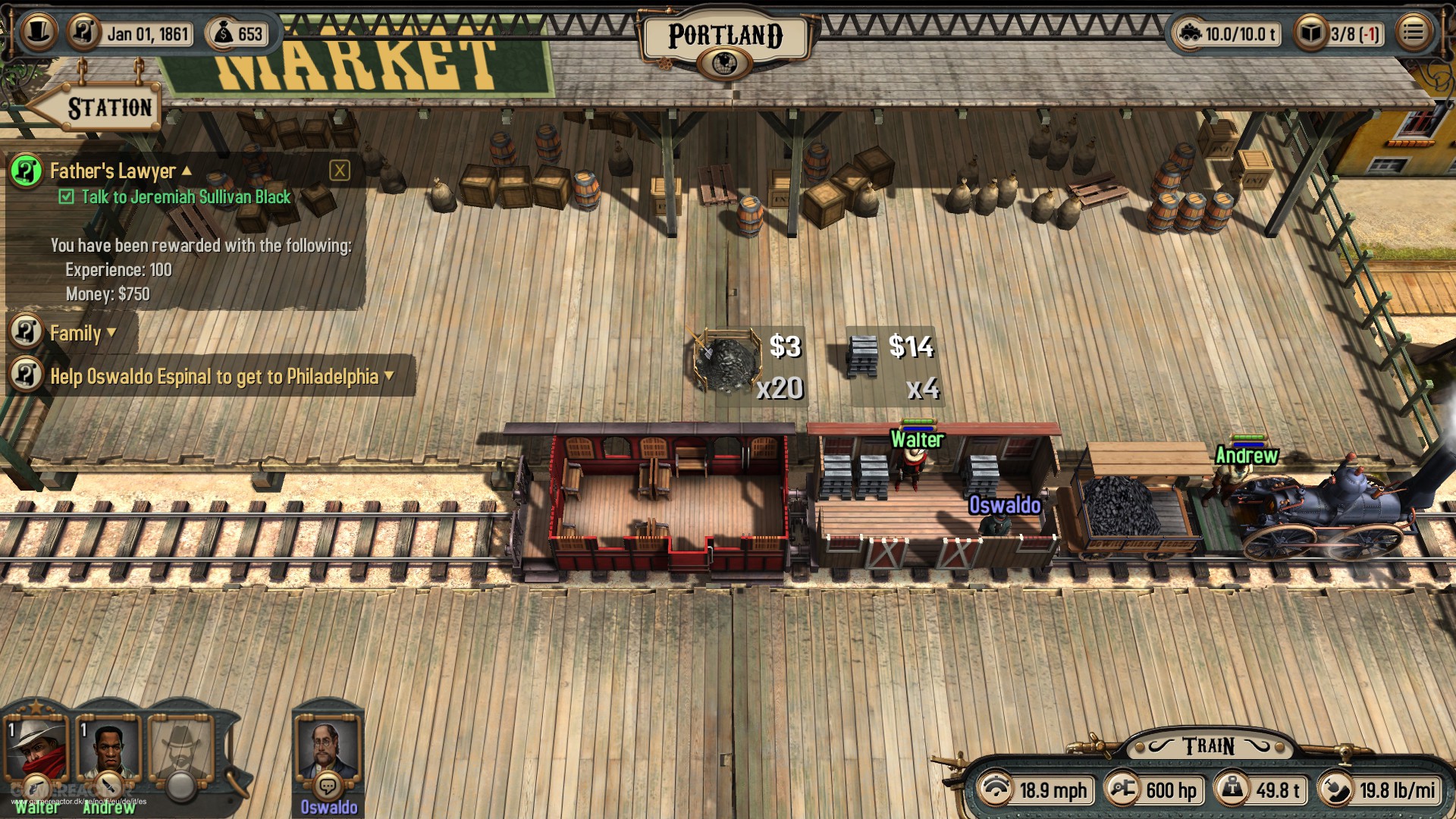Open the main menu list icon
The image size is (1456, 819).
(x=1412, y=33)
